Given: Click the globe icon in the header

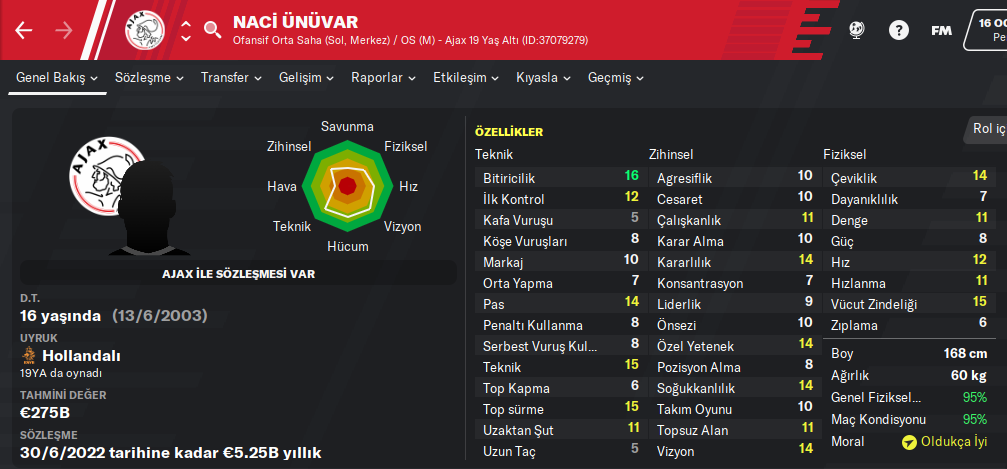Looking at the screenshot, I should 856,30.
